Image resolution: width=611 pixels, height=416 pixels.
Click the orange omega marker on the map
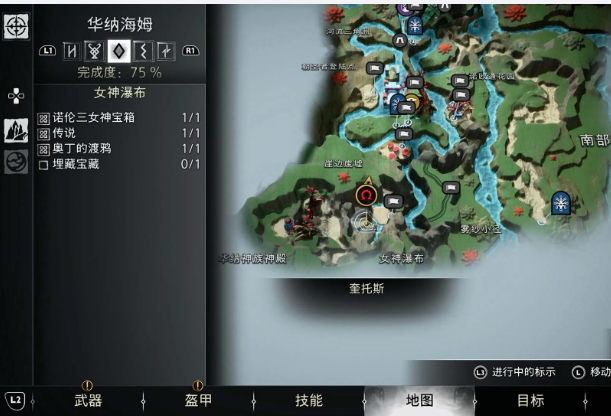[367, 192]
